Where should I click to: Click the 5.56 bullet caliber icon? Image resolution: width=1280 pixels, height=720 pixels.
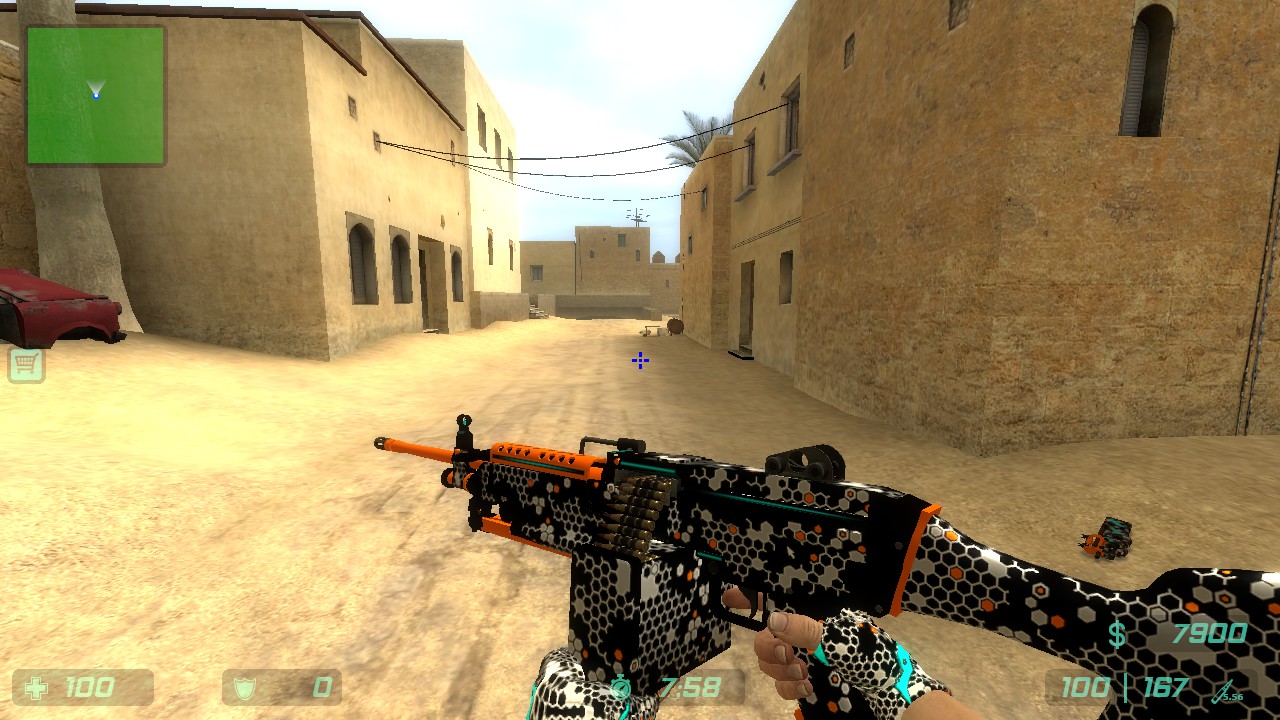pos(1226,690)
